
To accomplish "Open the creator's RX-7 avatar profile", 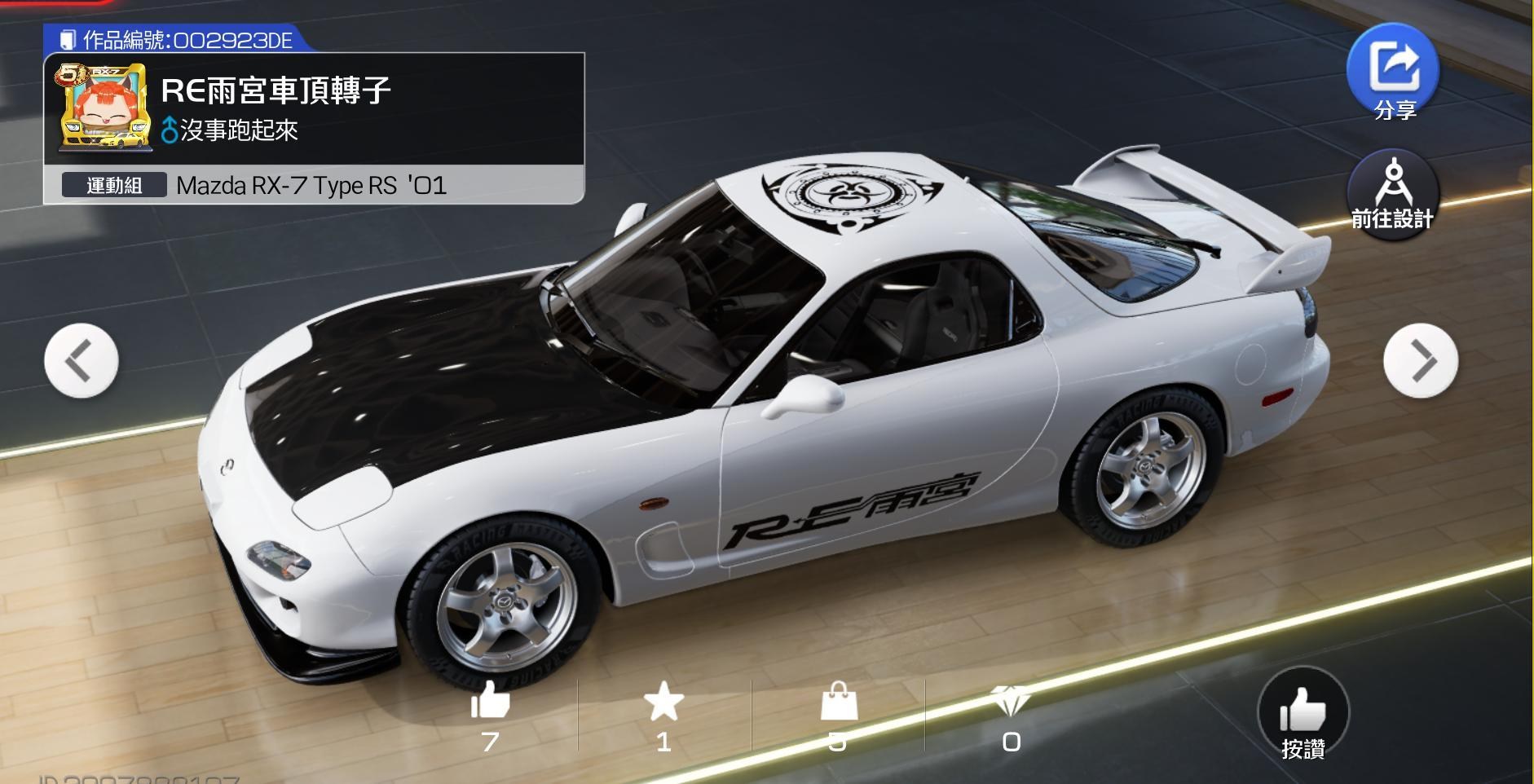I will 104,108.
